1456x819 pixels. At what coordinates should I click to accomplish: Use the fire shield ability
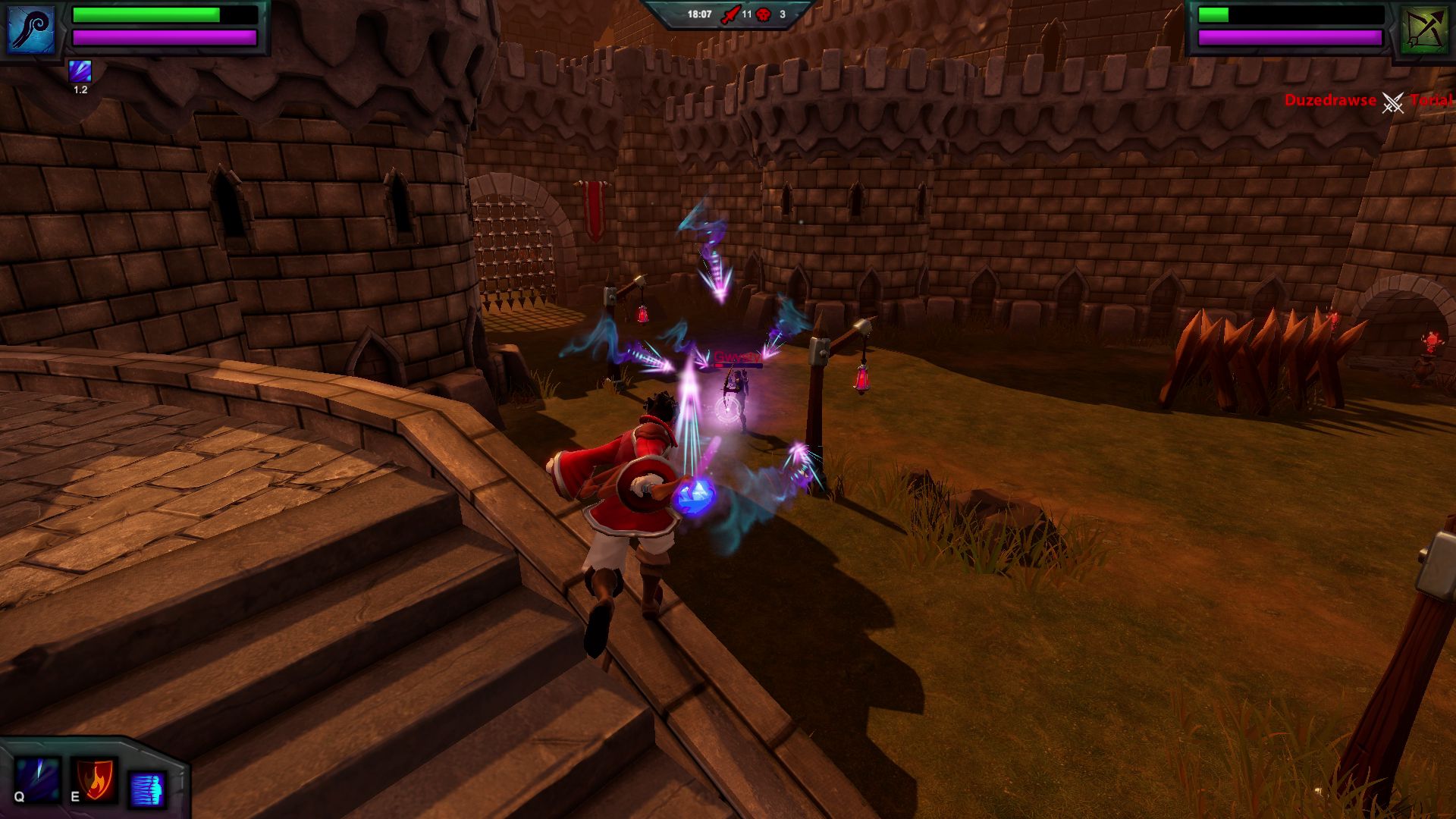pyautogui.click(x=95, y=779)
